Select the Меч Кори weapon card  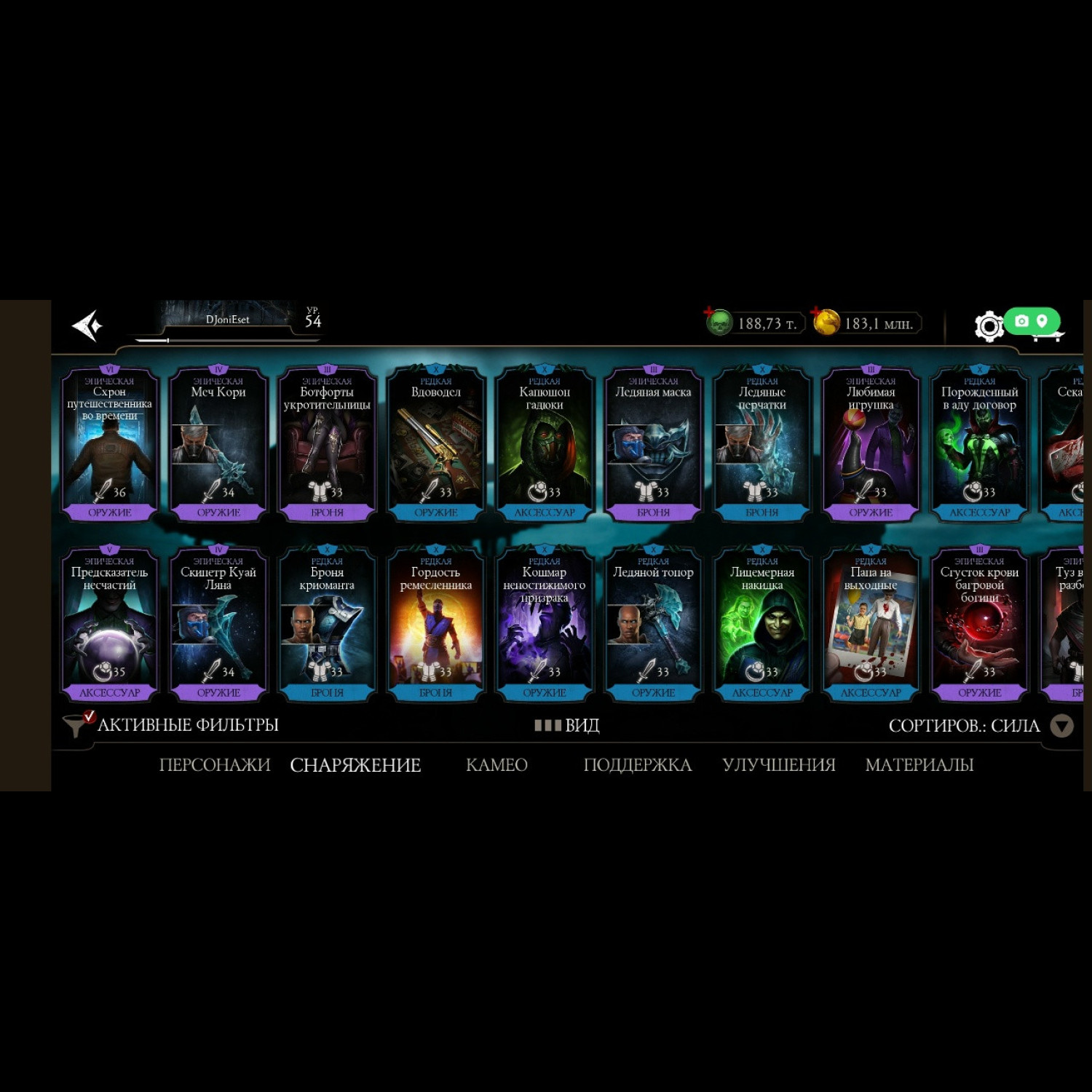pyautogui.click(x=218, y=444)
